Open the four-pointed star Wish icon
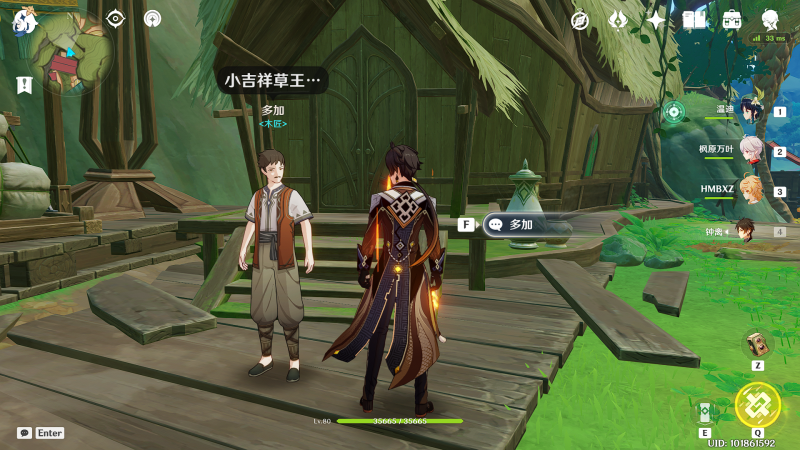 click(656, 20)
